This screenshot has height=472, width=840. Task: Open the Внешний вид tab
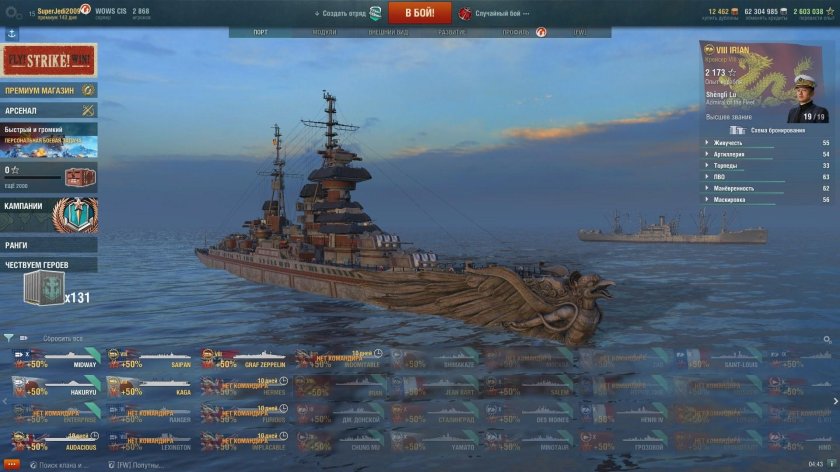coord(387,32)
